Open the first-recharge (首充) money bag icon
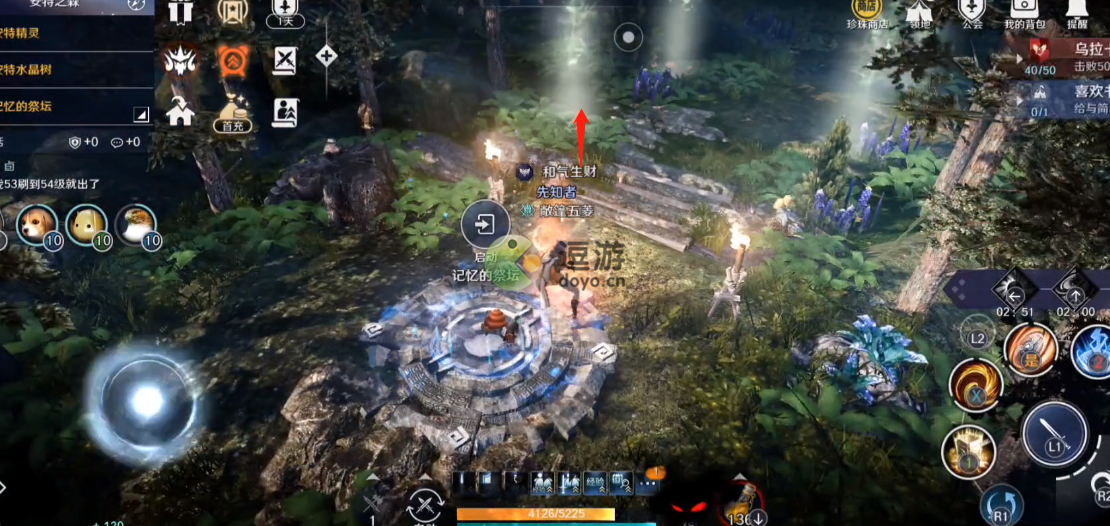 click(233, 112)
